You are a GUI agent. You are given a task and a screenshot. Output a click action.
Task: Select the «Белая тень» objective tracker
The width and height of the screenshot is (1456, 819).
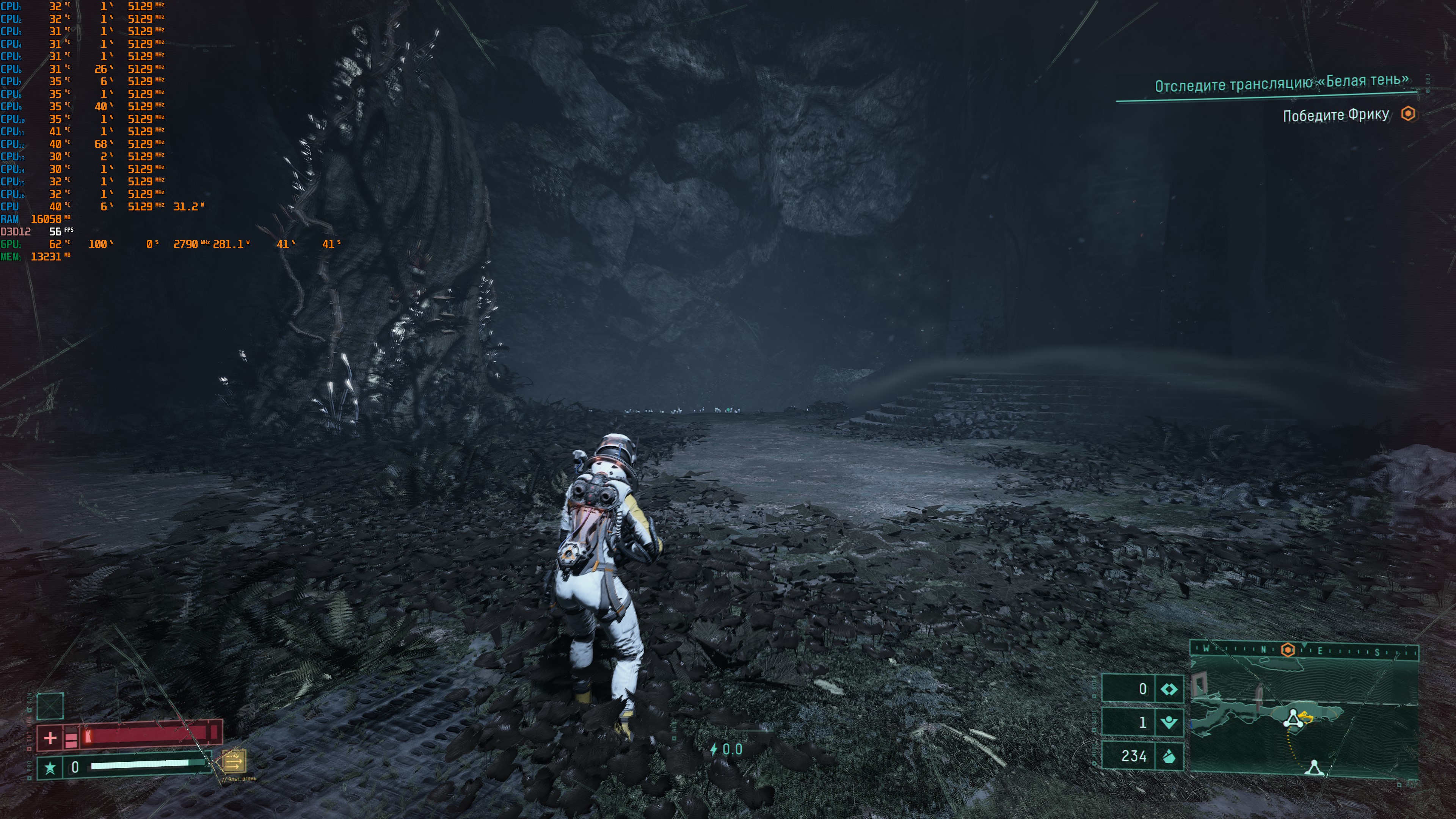tap(1281, 84)
